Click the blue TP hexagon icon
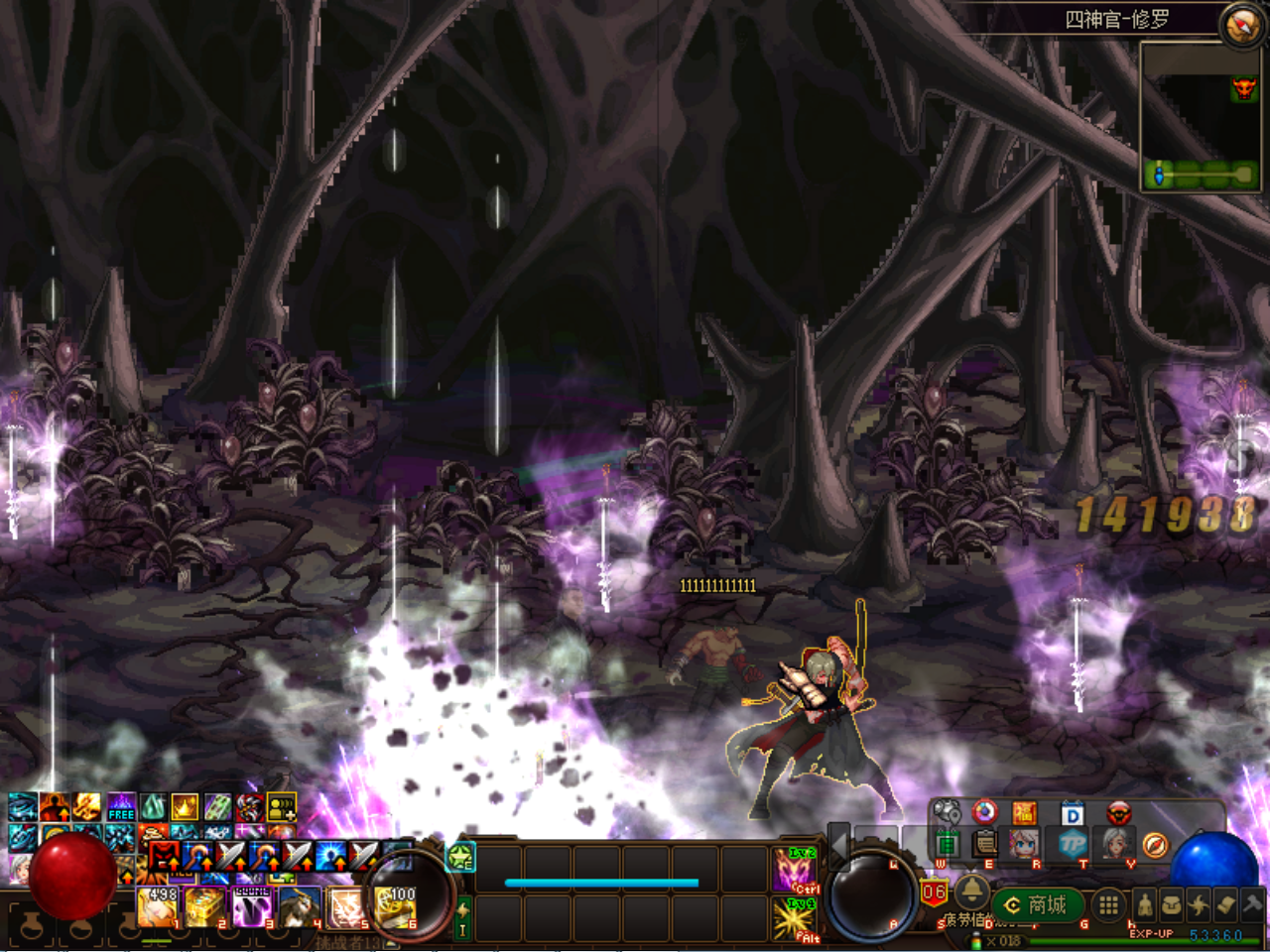The image size is (1270, 952). 1073,844
